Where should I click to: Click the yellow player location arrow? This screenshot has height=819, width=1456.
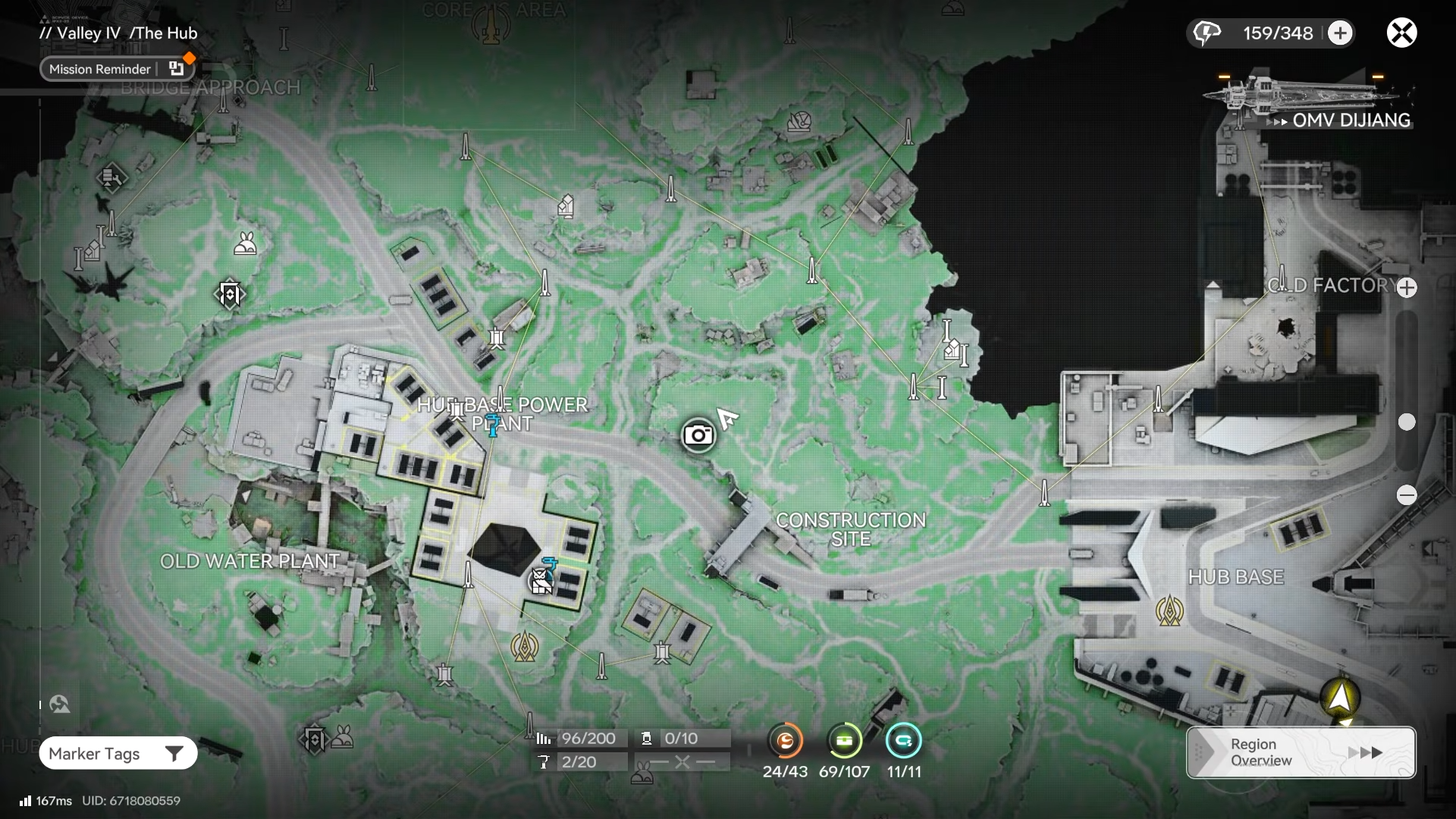1340,698
